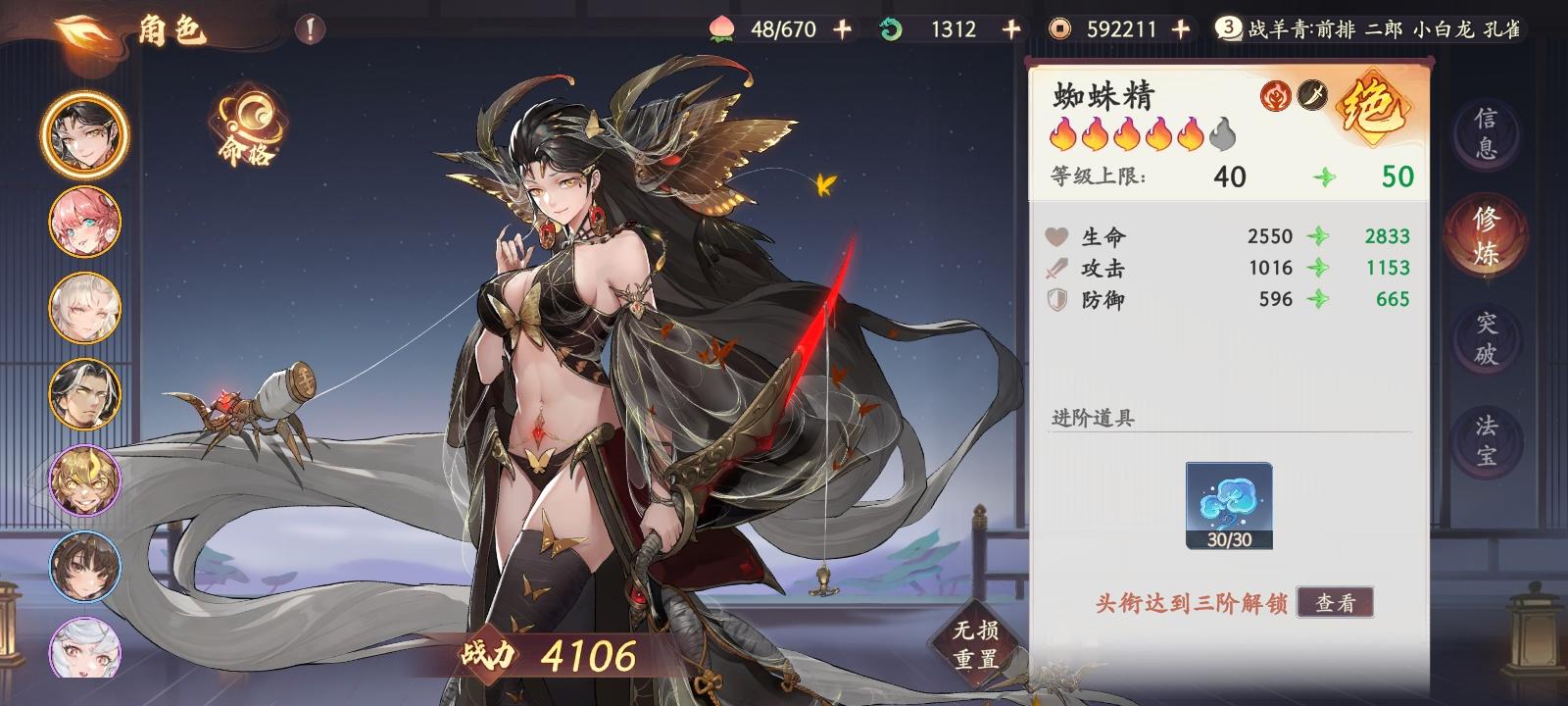The width and height of the screenshot is (1568, 706).
Task: Click the exclamation mark notification beside 角色
Action: pos(309,29)
